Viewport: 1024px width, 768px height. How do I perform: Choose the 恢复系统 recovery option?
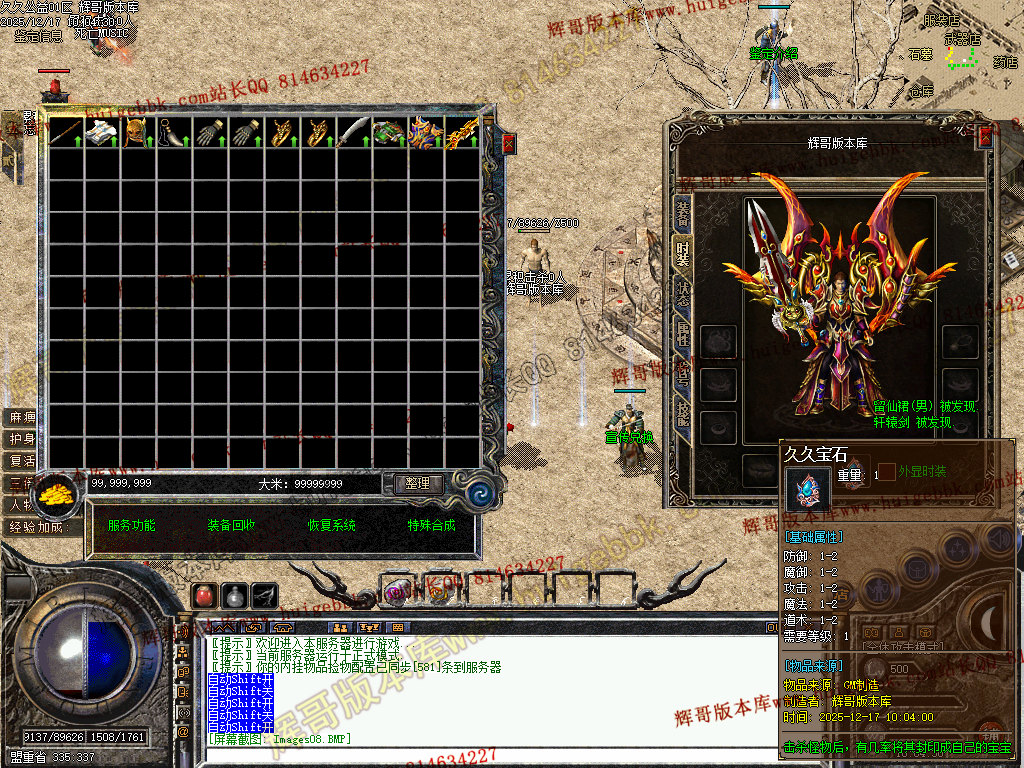331,525
